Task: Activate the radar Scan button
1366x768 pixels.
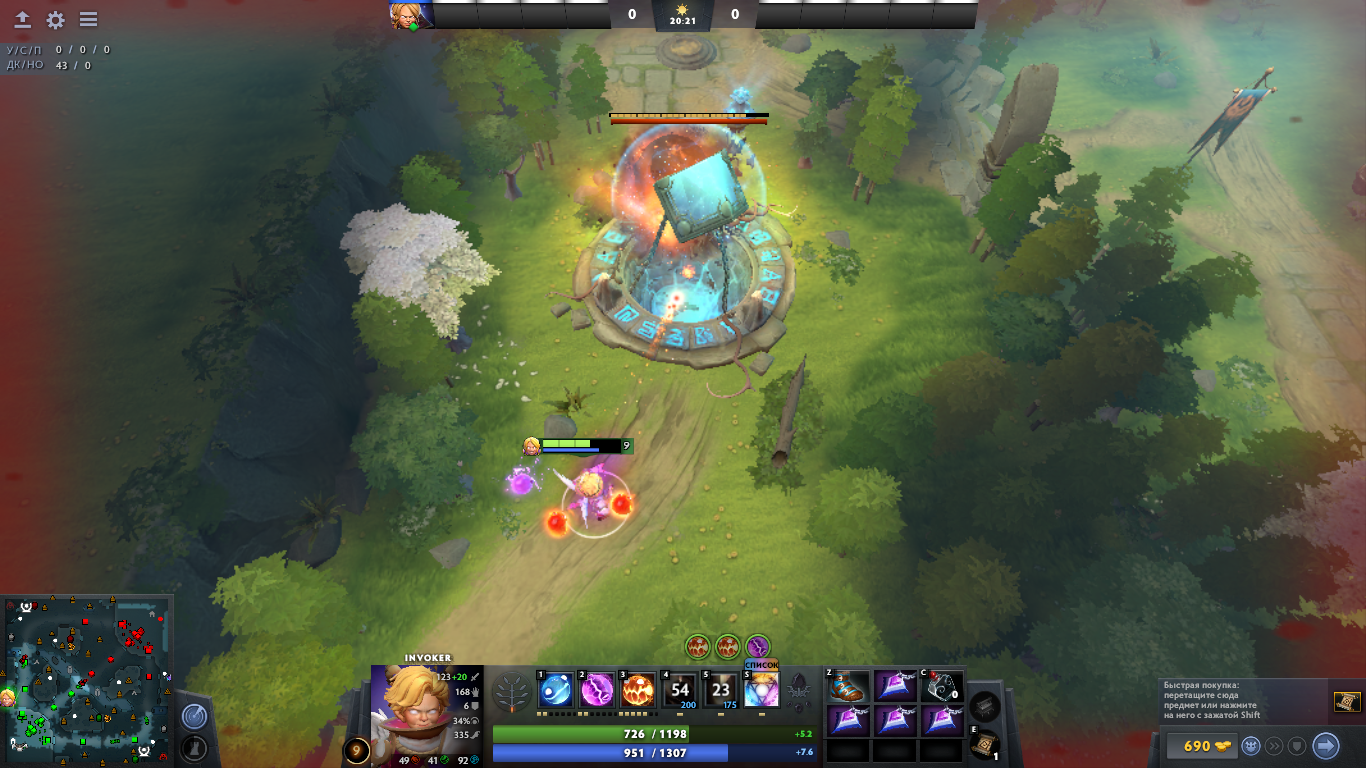Action: tap(194, 716)
